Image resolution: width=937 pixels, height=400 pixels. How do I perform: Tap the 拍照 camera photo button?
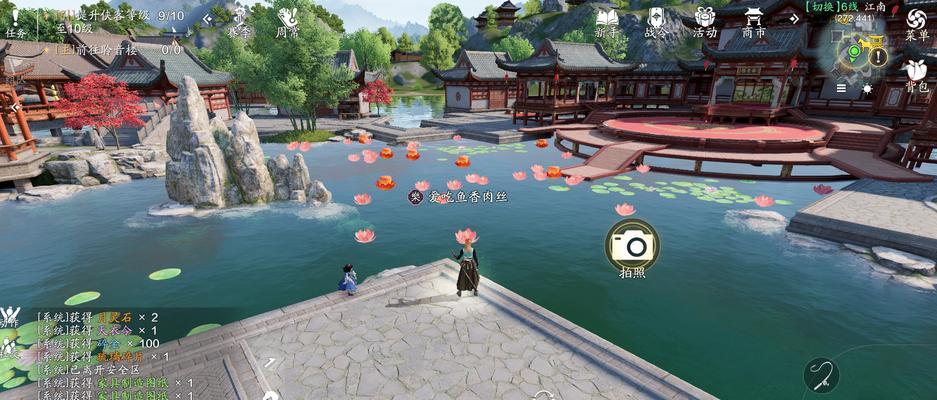(632, 245)
